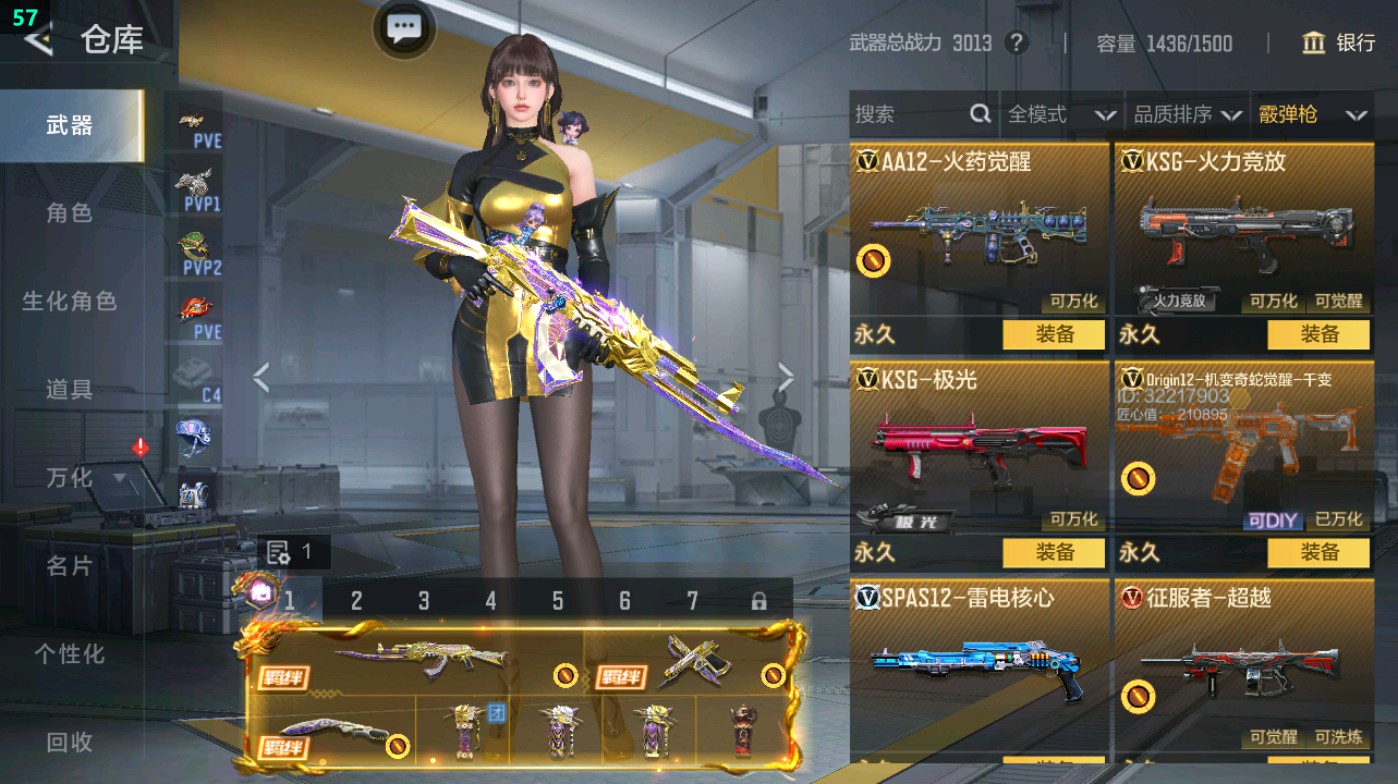Click the PVP2 preset weapon icon
Screen dimensions: 1398x784
(x=193, y=244)
